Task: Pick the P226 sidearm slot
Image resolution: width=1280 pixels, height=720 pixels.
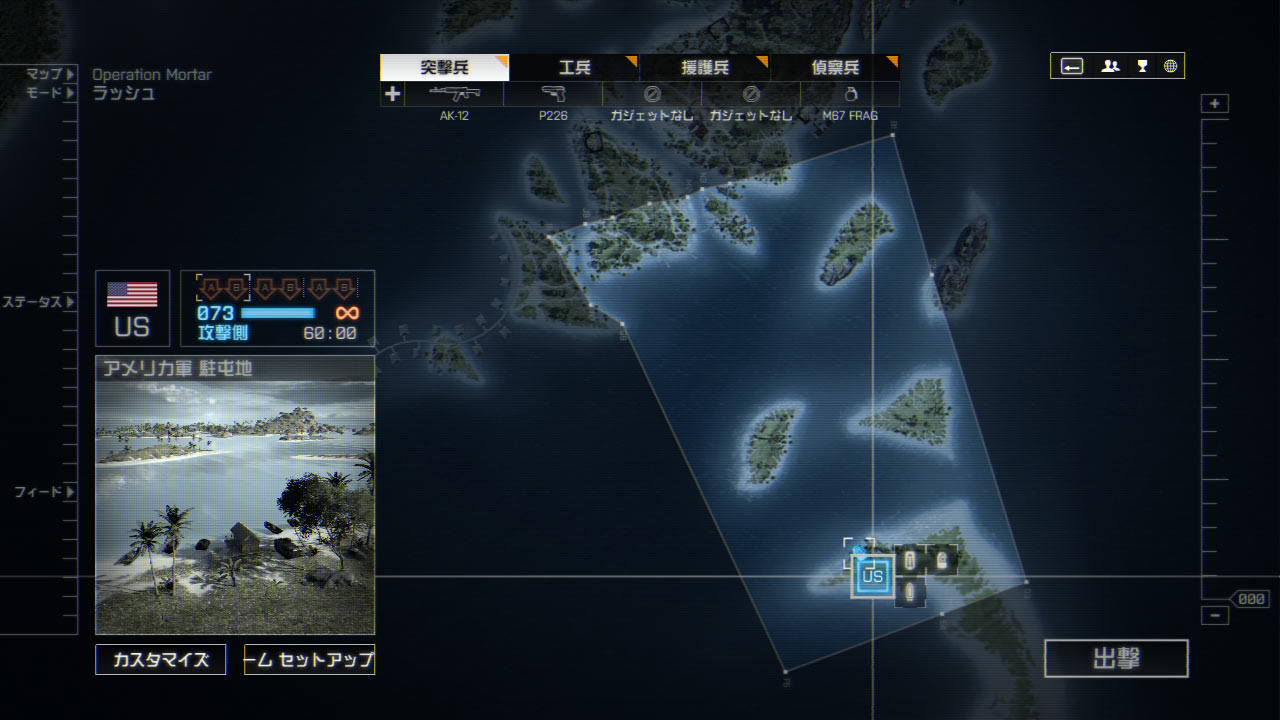Action: coord(553,94)
